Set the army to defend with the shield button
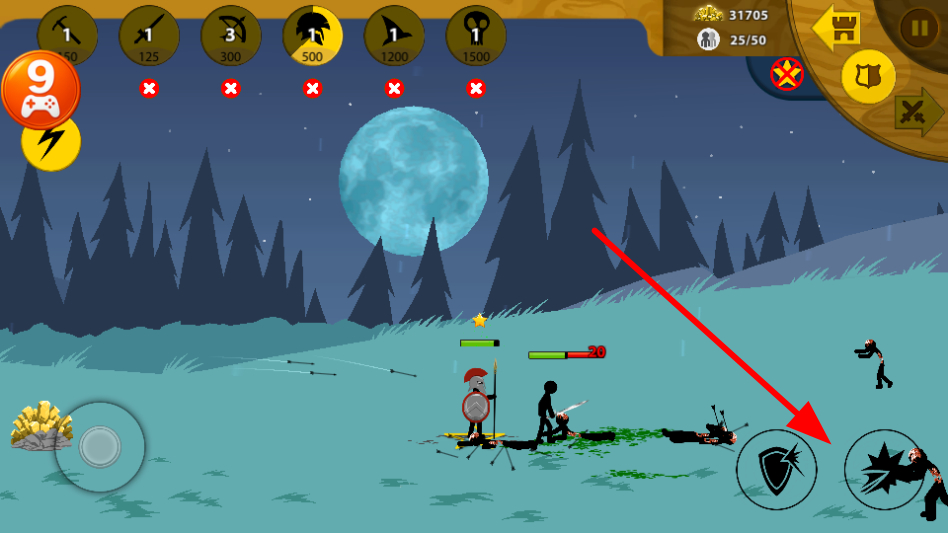The image size is (948, 533). [868, 76]
